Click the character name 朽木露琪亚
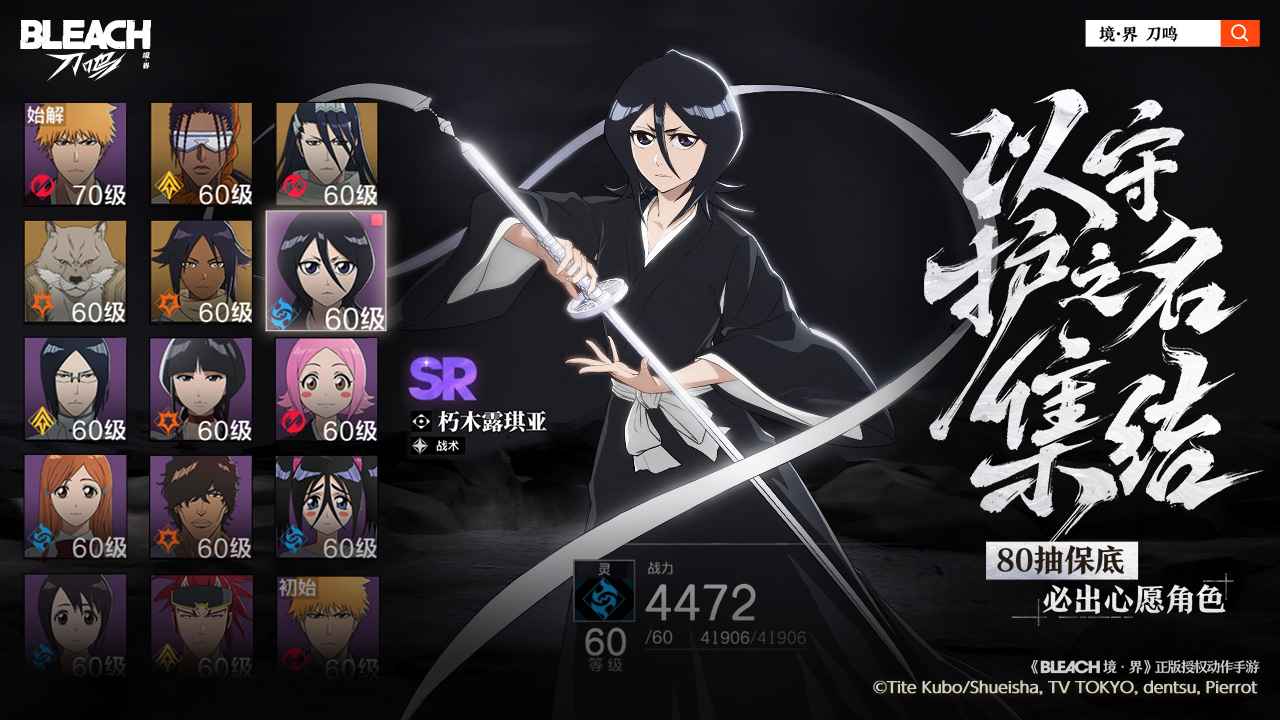 pyautogui.click(x=490, y=421)
